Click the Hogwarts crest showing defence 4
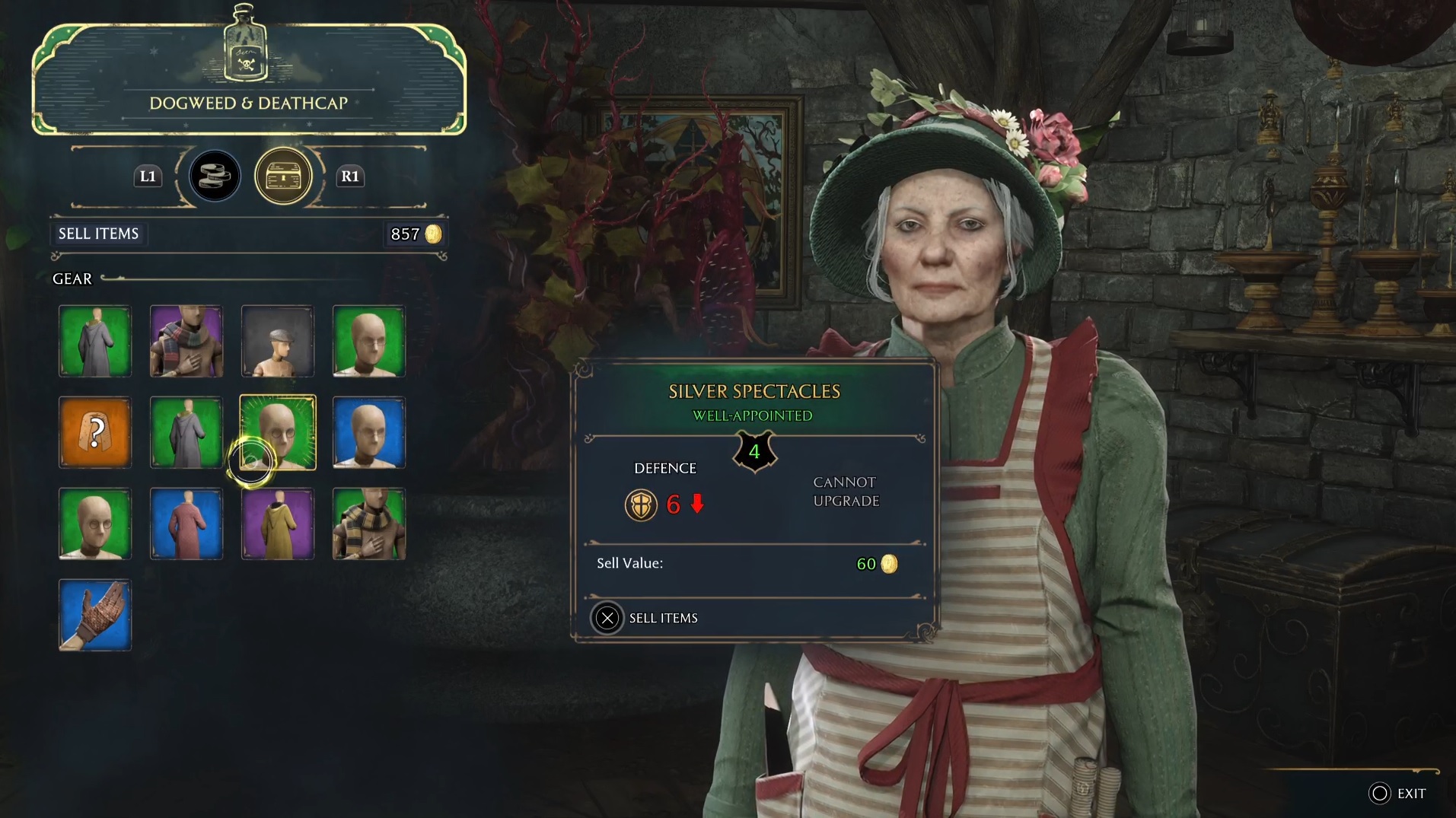Image resolution: width=1456 pixels, height=818 pixels. point(753,453)
